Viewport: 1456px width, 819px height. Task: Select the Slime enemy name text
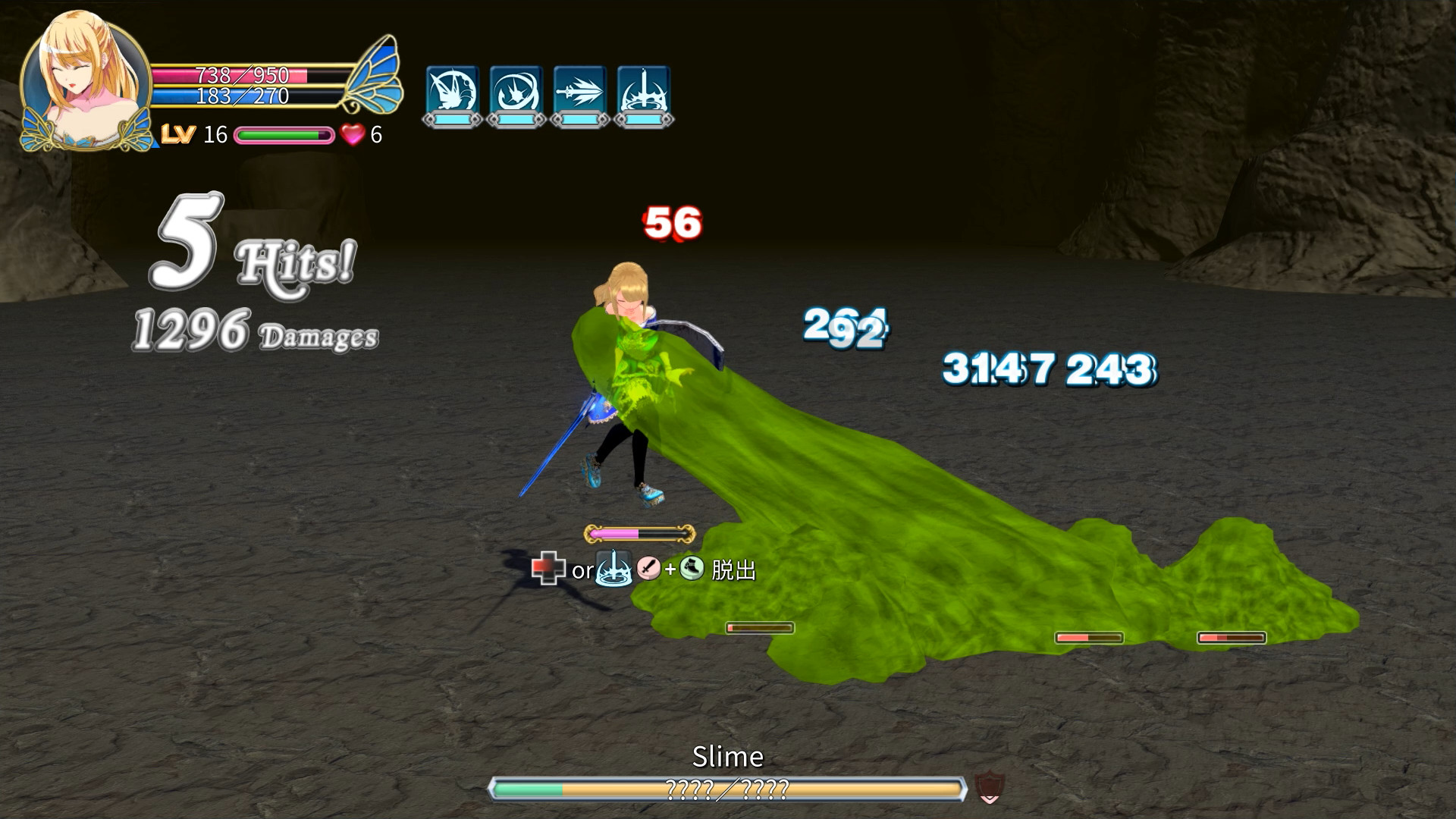coord(728,756)
